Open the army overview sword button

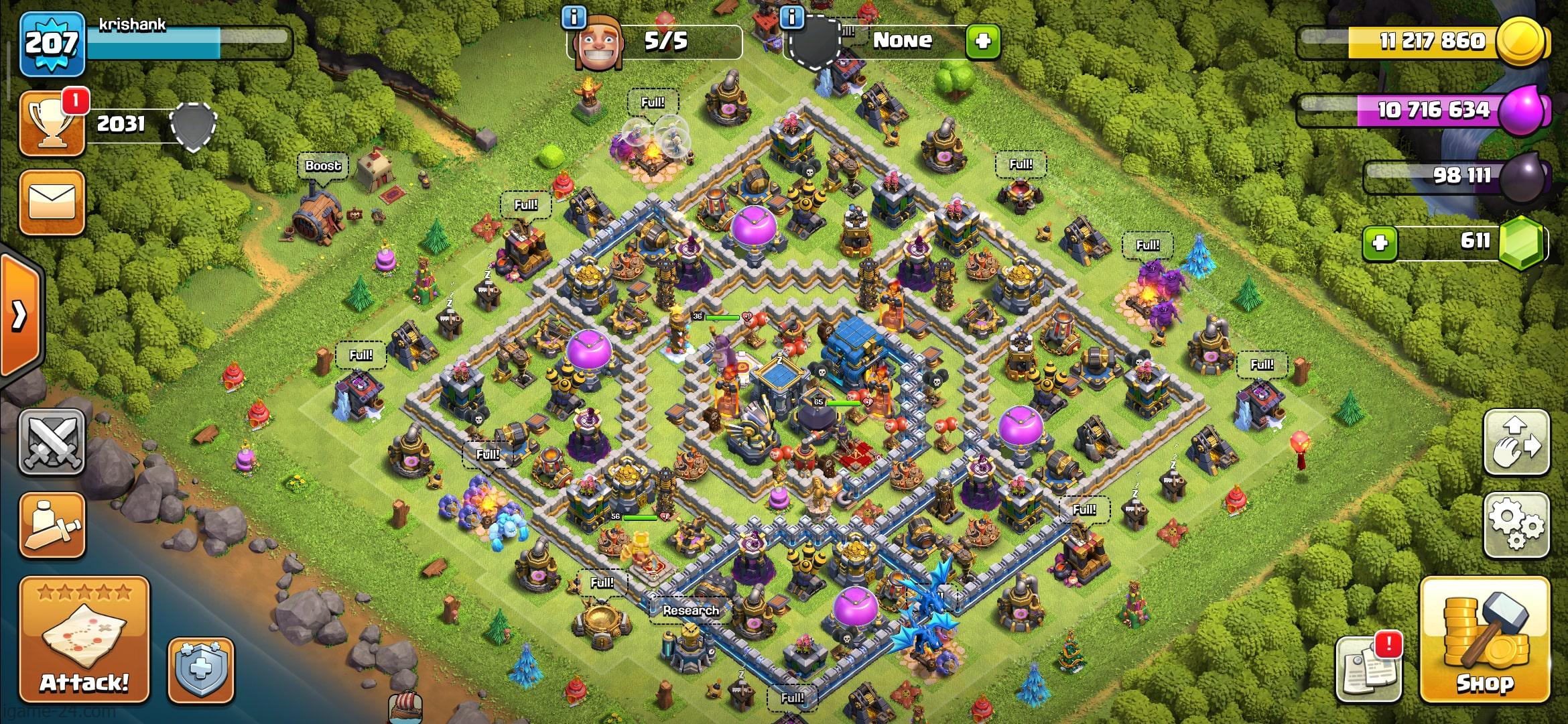click(x=52, y=525)
